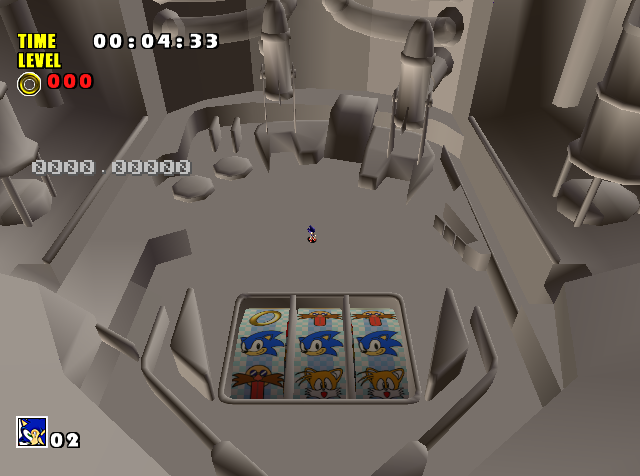Select the Sonic lives portrait icon

pyautogui.click(x=32, y=432)
